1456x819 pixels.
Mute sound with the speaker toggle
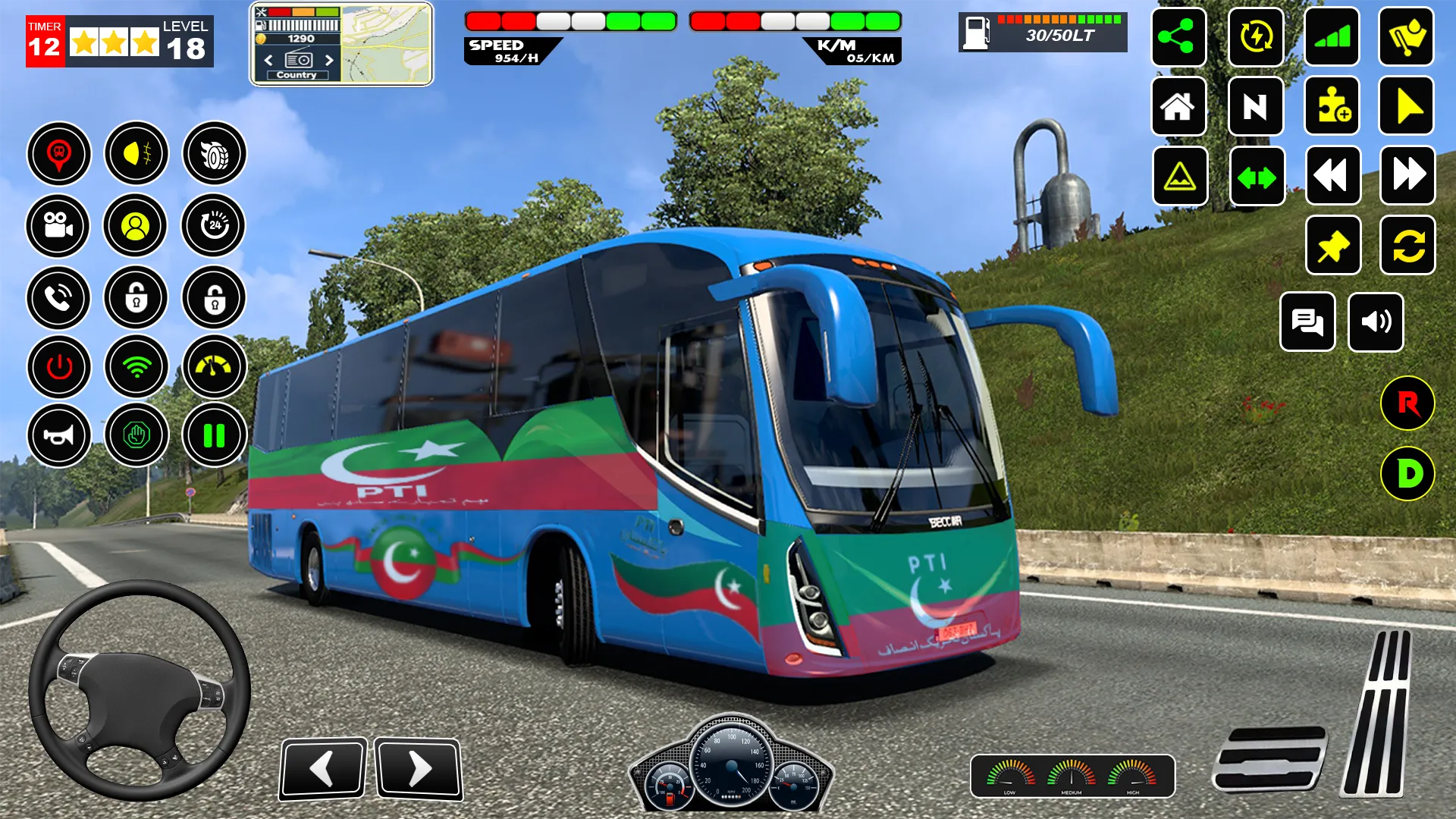(1378, 322)
